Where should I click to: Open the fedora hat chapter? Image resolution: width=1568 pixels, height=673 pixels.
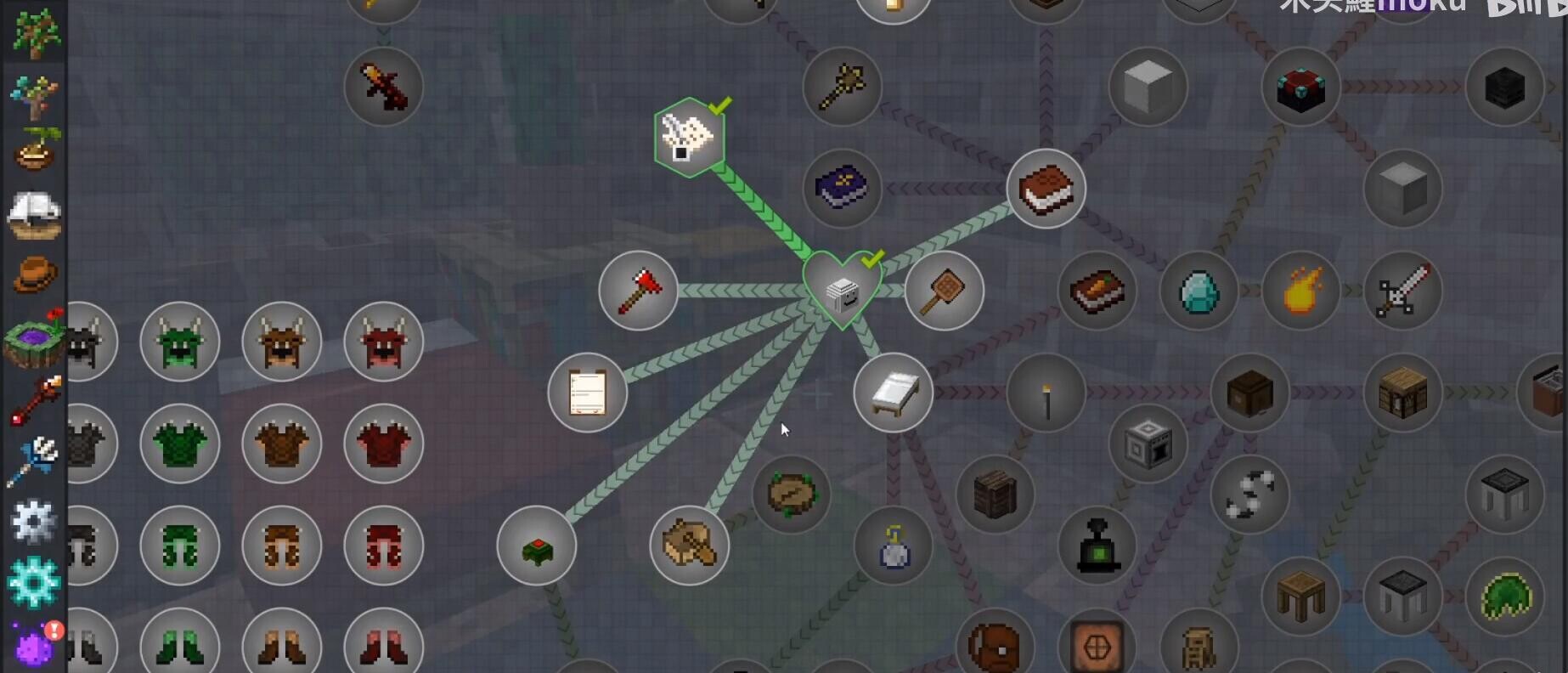tap(34, 275)
